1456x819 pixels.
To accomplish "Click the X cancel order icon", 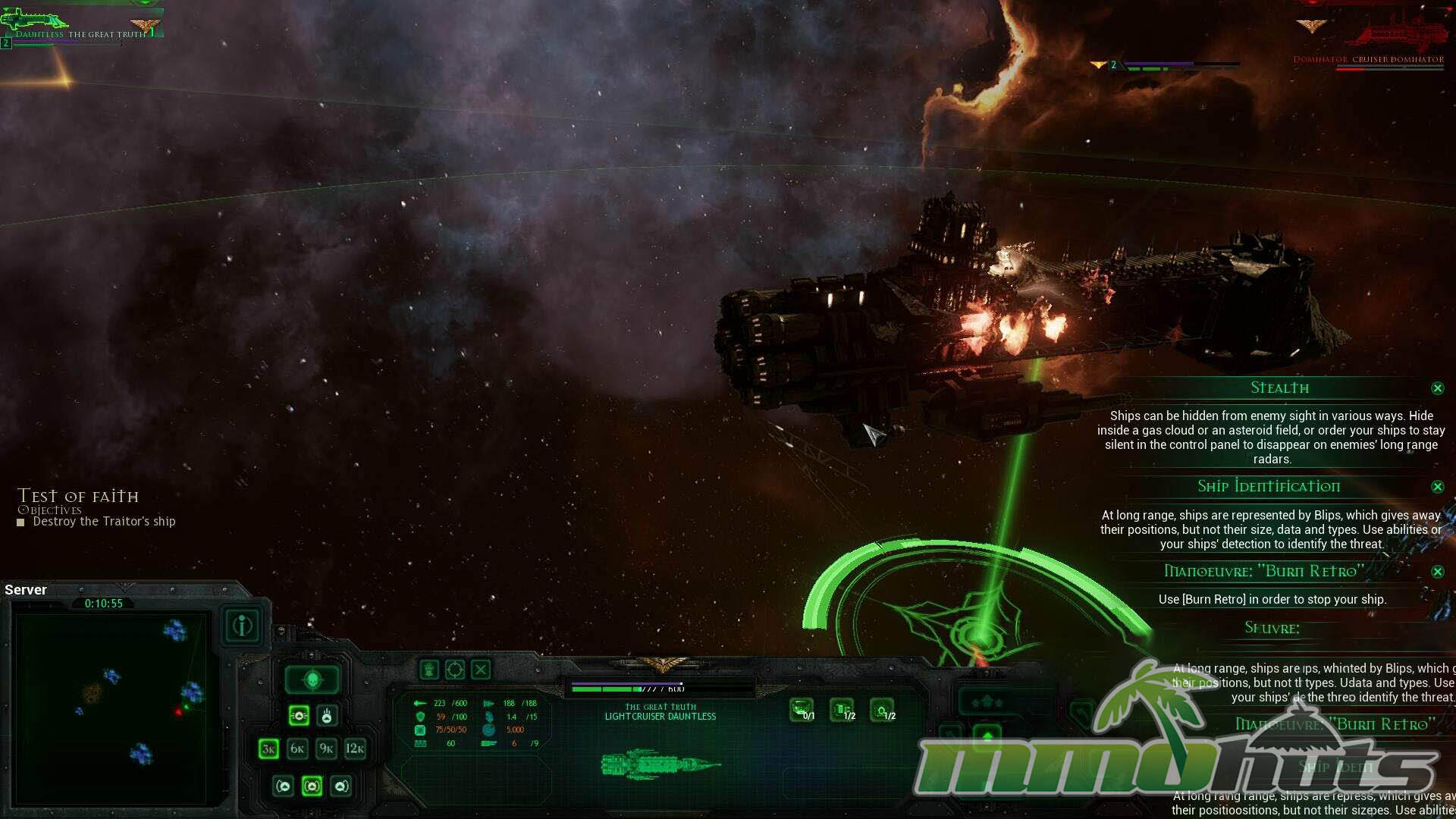I will point(481,670).
